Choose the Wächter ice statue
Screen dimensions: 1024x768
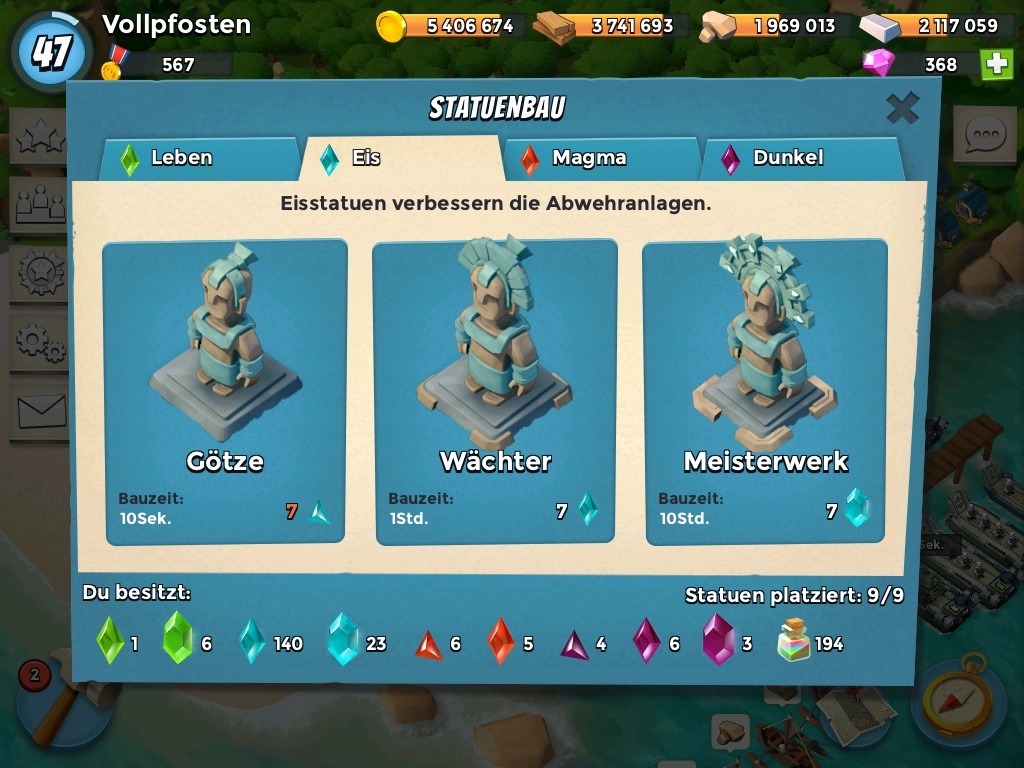tap(495, 391)
